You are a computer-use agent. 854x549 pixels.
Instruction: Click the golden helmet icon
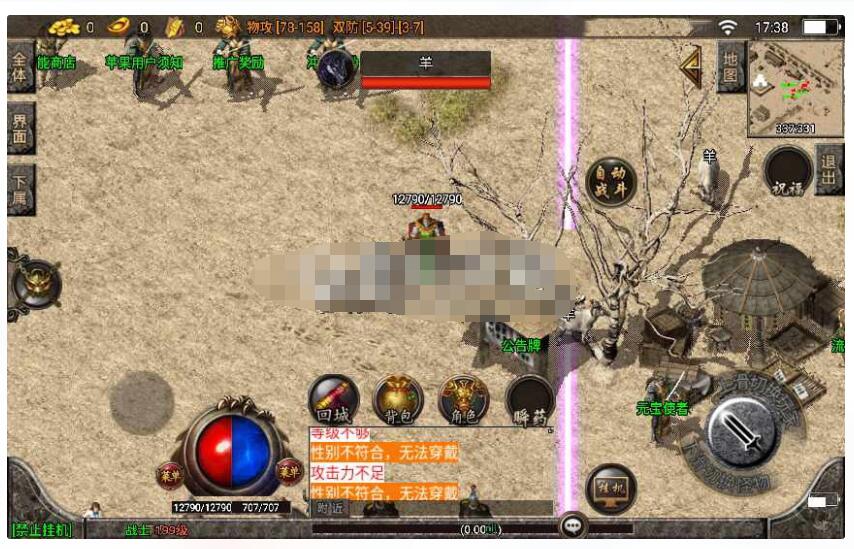36,283
